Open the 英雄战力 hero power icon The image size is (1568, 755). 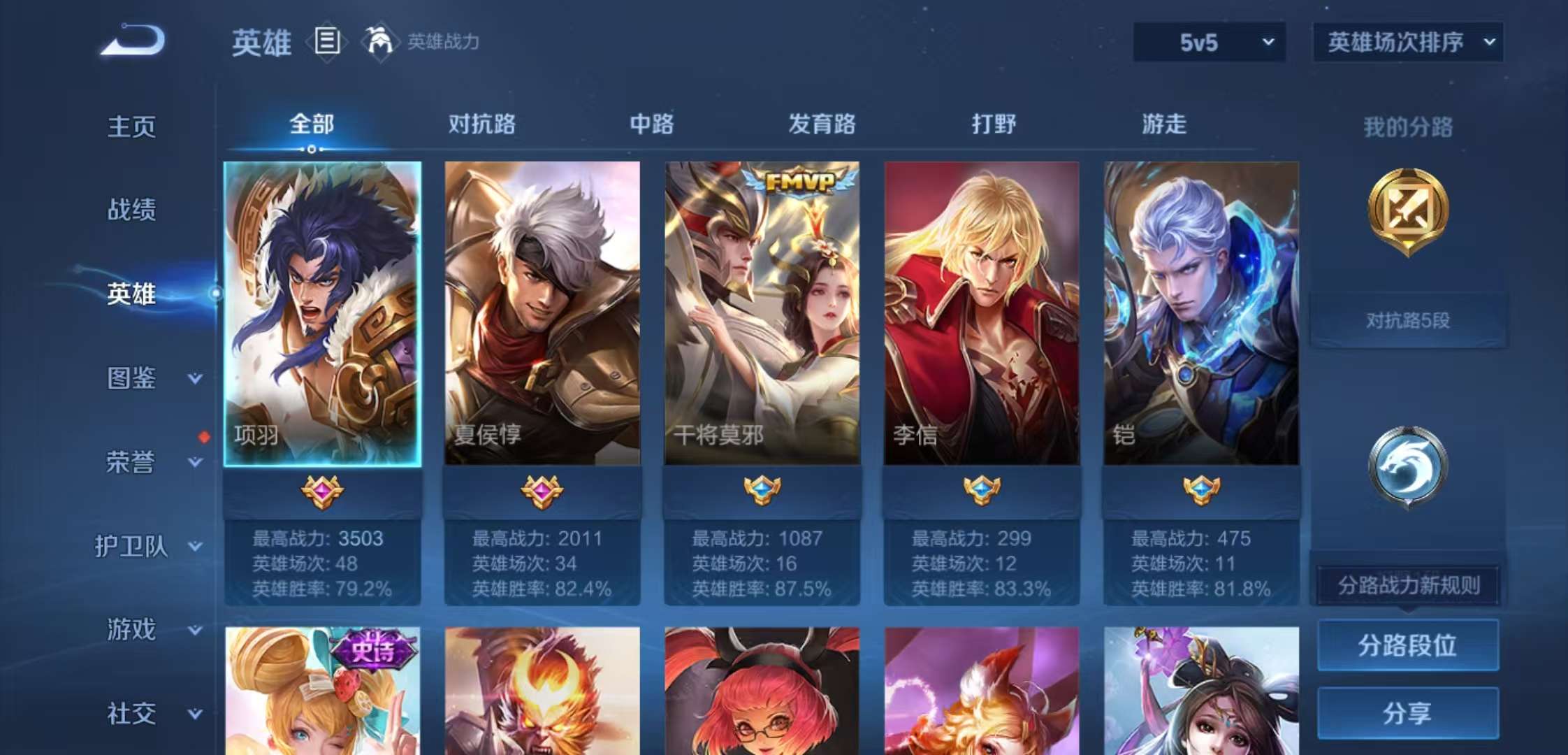click(382, 42)
